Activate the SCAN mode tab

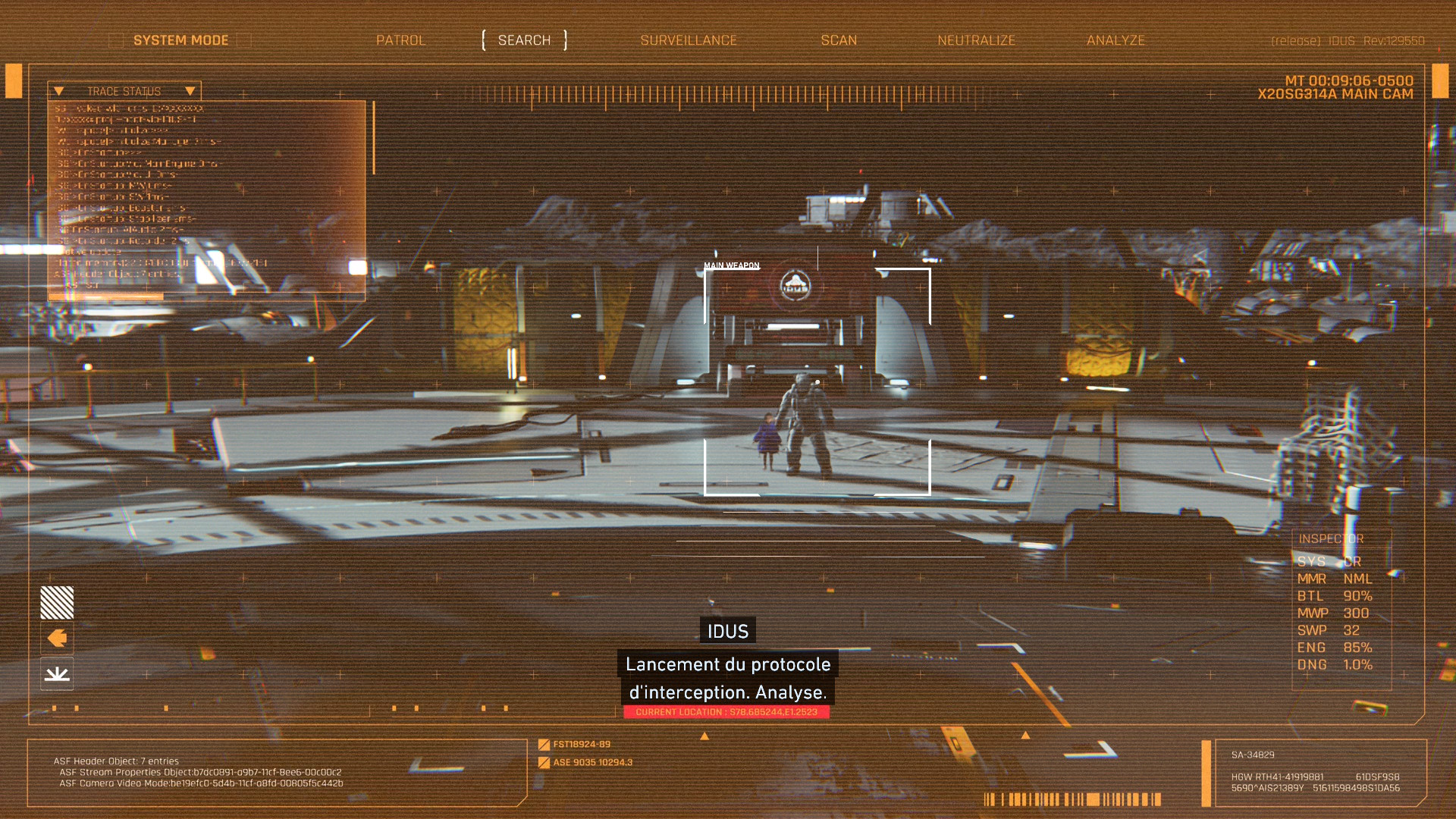pyautogui.click(x=839, y=40)
